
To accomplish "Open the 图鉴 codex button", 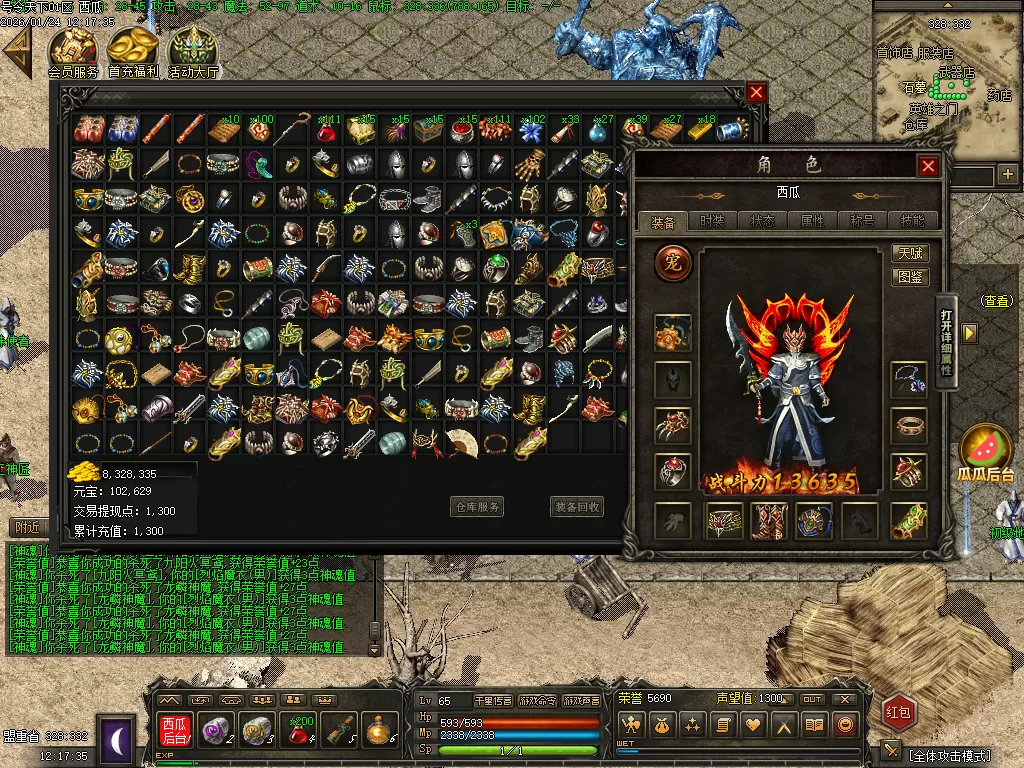I will click(x=909, y=277).
